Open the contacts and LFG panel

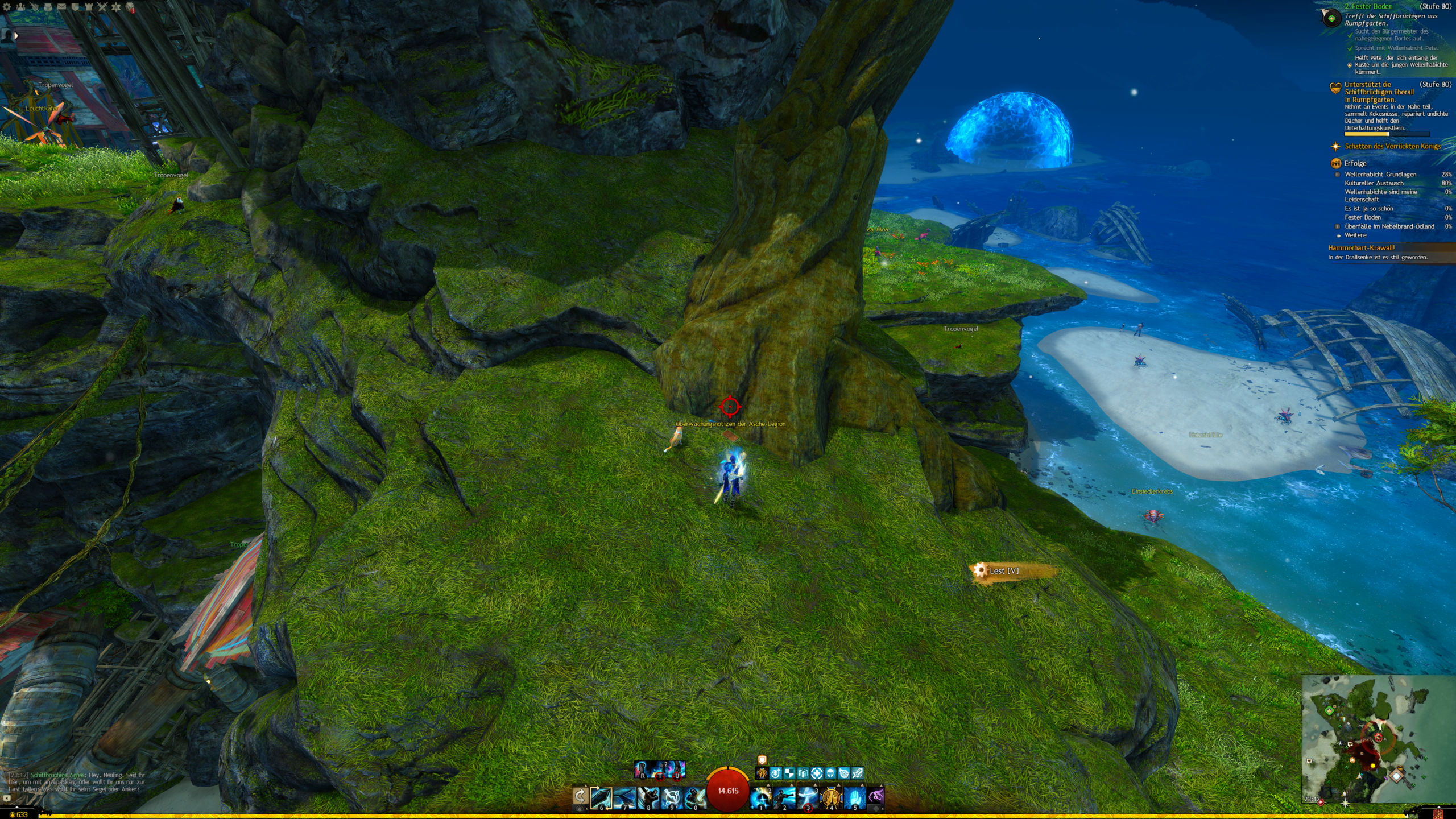tap(20, 7)
